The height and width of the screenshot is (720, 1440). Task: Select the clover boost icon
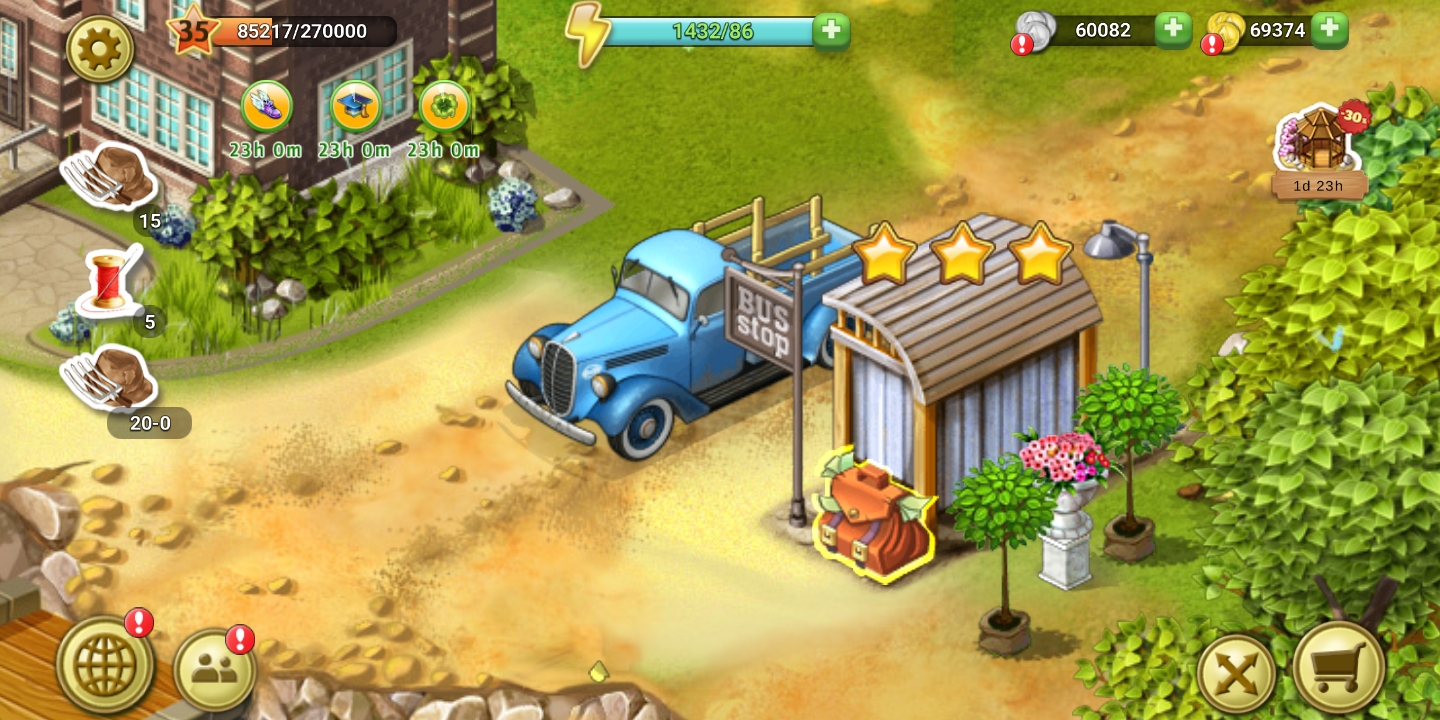[444, 106]
